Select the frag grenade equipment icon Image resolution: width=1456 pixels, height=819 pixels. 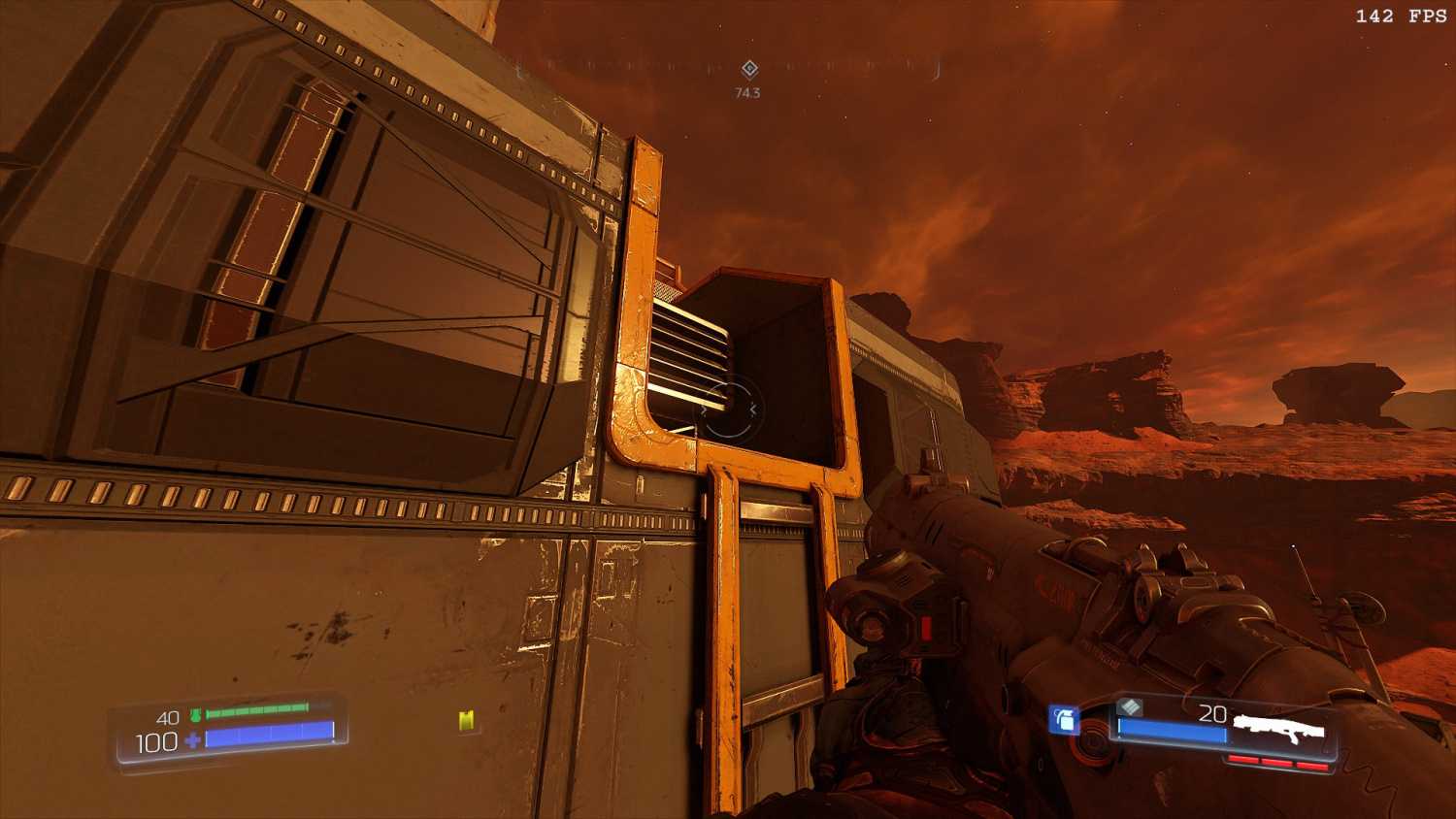point(1064,719)
